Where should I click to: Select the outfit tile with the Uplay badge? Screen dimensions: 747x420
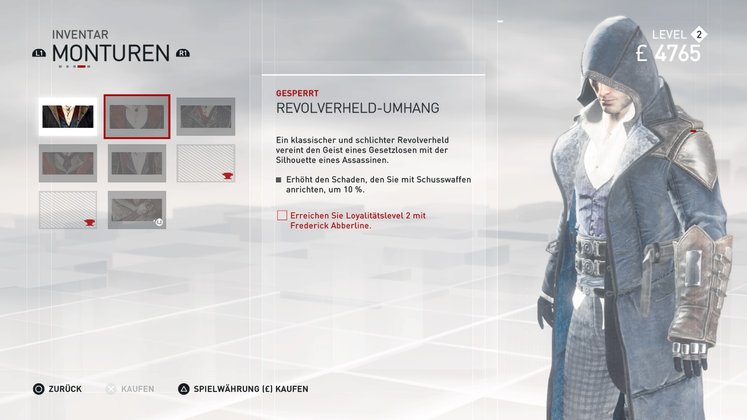137,209
